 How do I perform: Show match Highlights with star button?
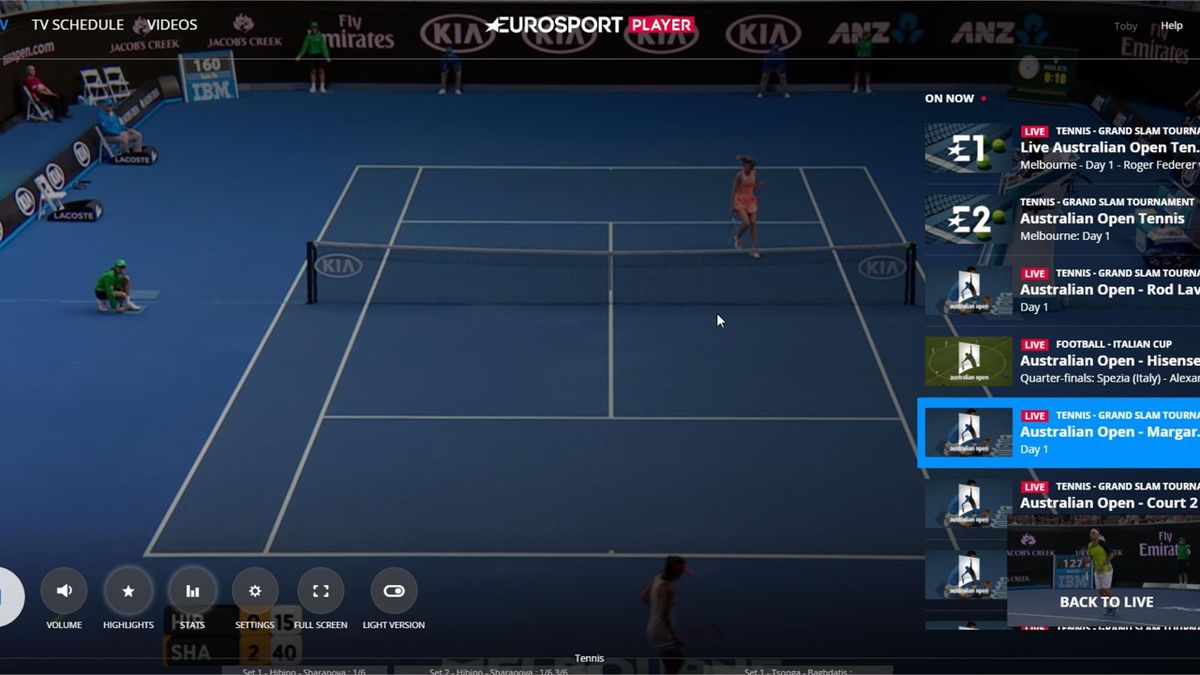point(128,591)
